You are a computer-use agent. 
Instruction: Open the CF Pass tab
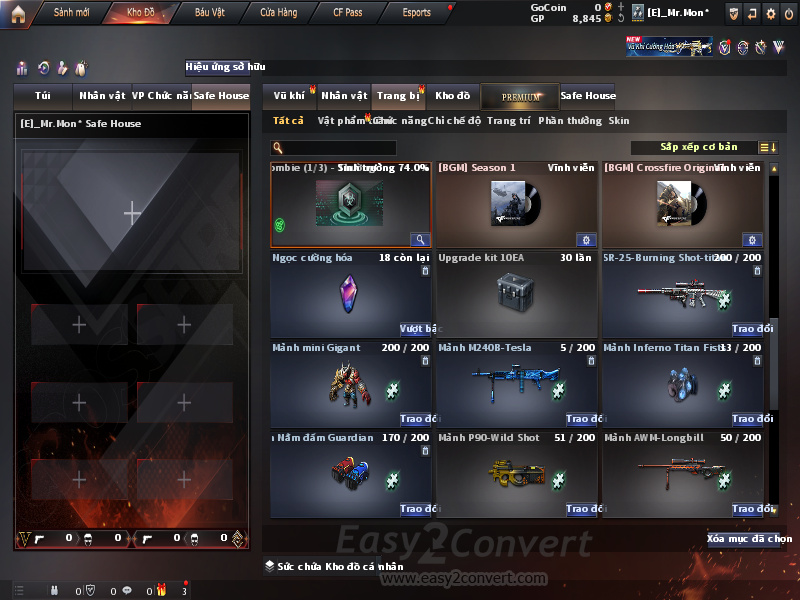349,13
